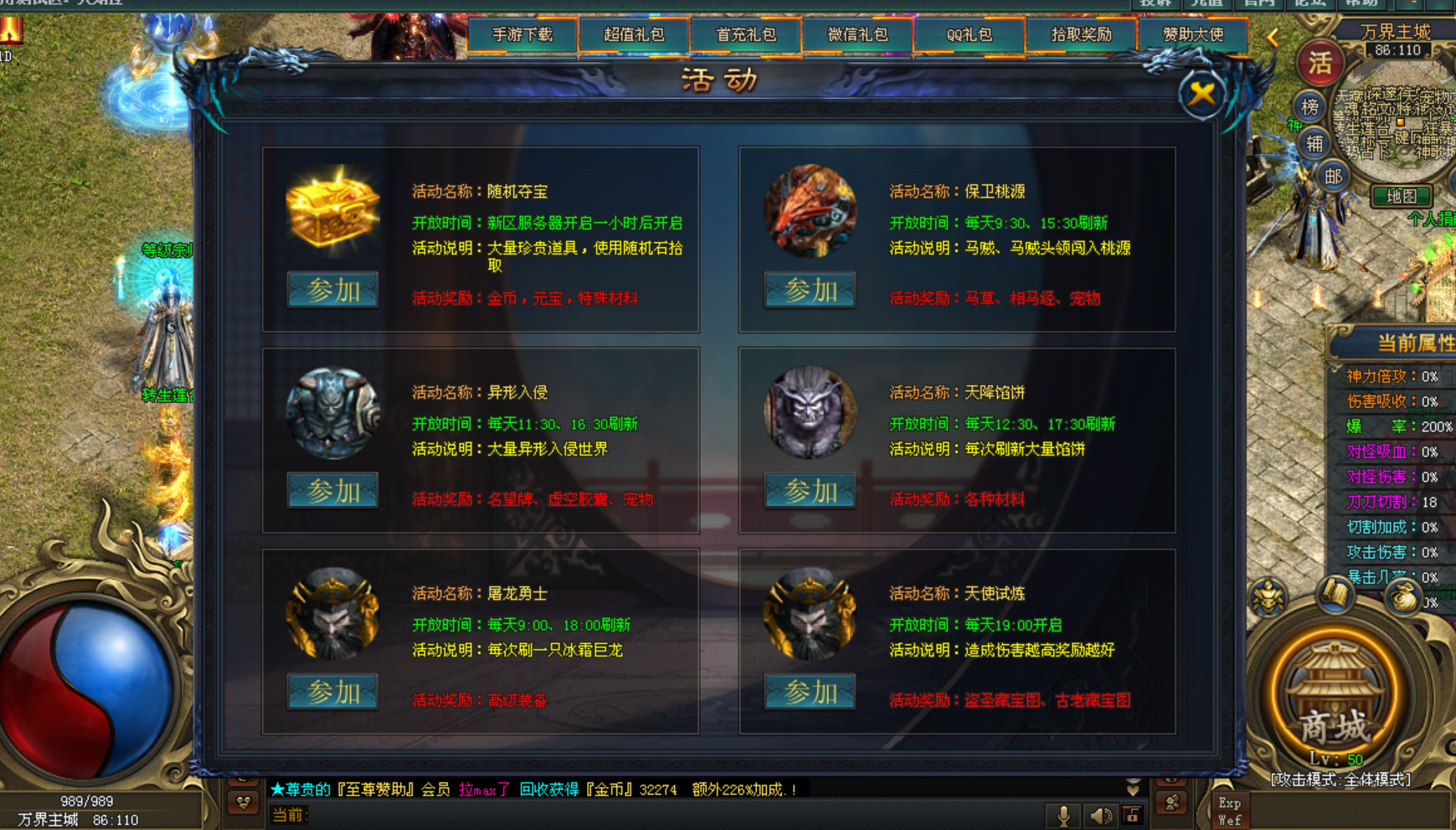The height and width of the screenshot is (830, 1456).
Task: Participate in the 天使试炼 activity
Action: click(x=810, y=692)
